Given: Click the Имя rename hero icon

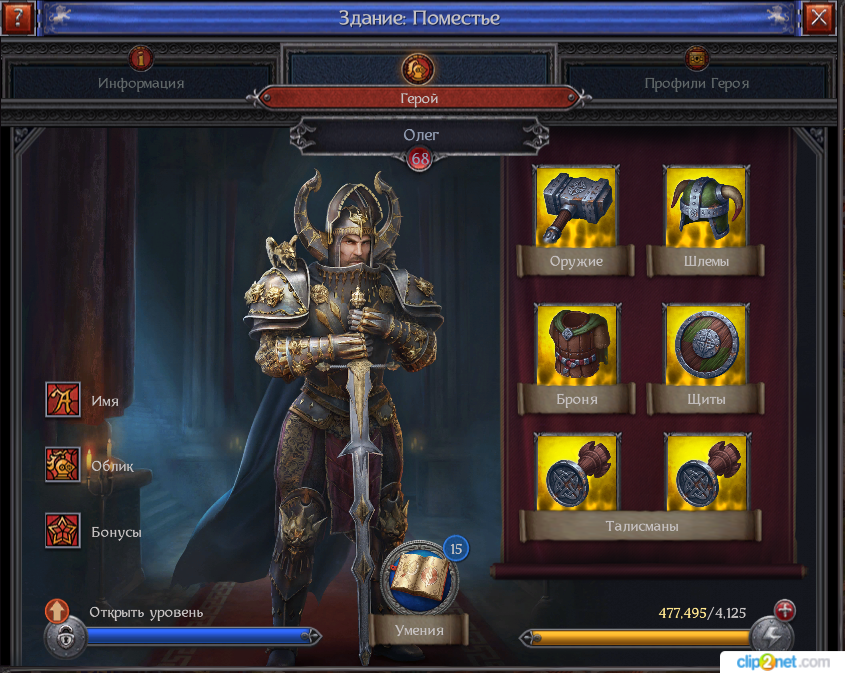Looking at the screenshot, I should click(x=63, y=400).
